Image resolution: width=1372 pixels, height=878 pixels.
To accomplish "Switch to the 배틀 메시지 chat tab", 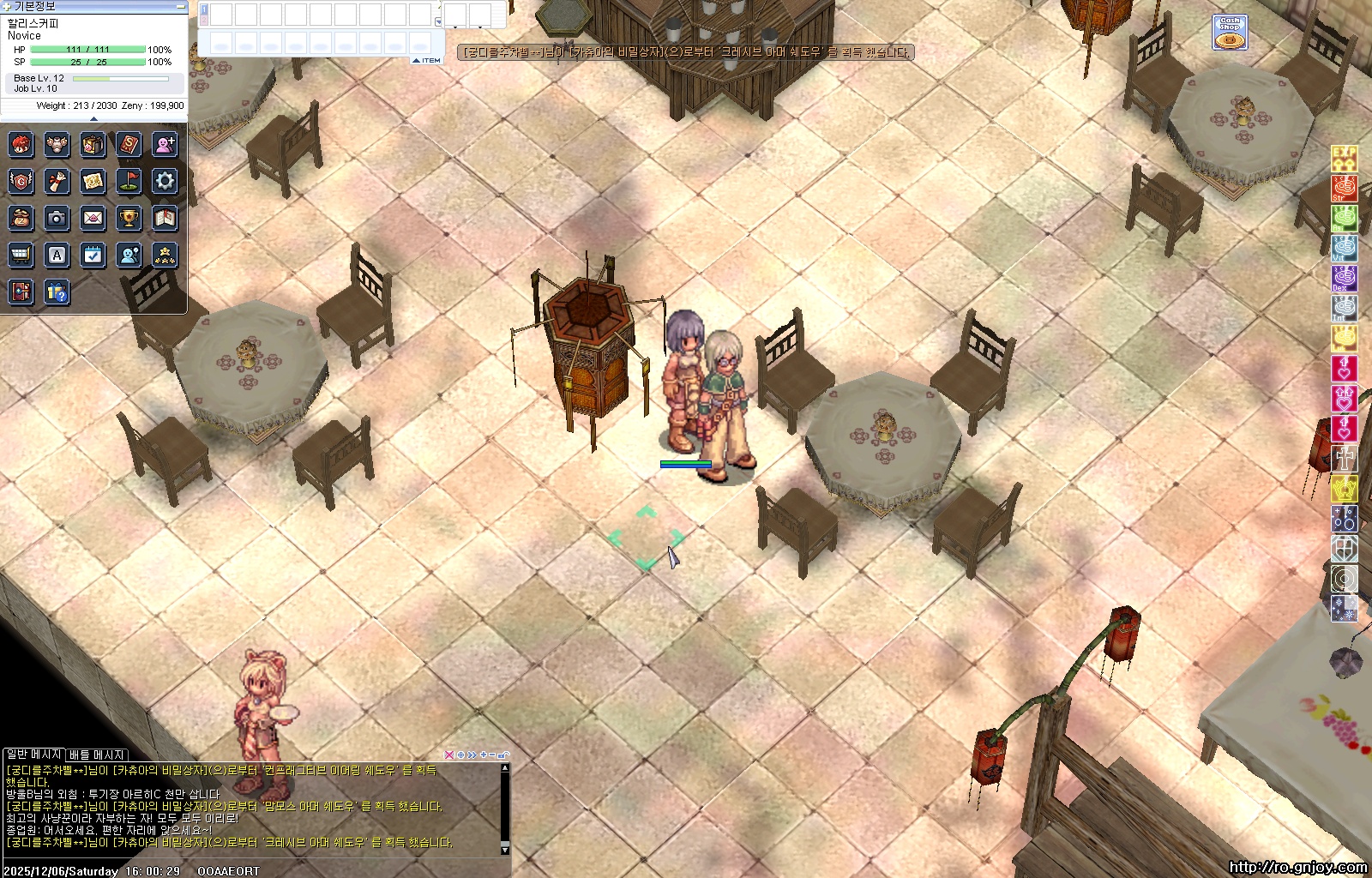I will click(x=97, y=755).
